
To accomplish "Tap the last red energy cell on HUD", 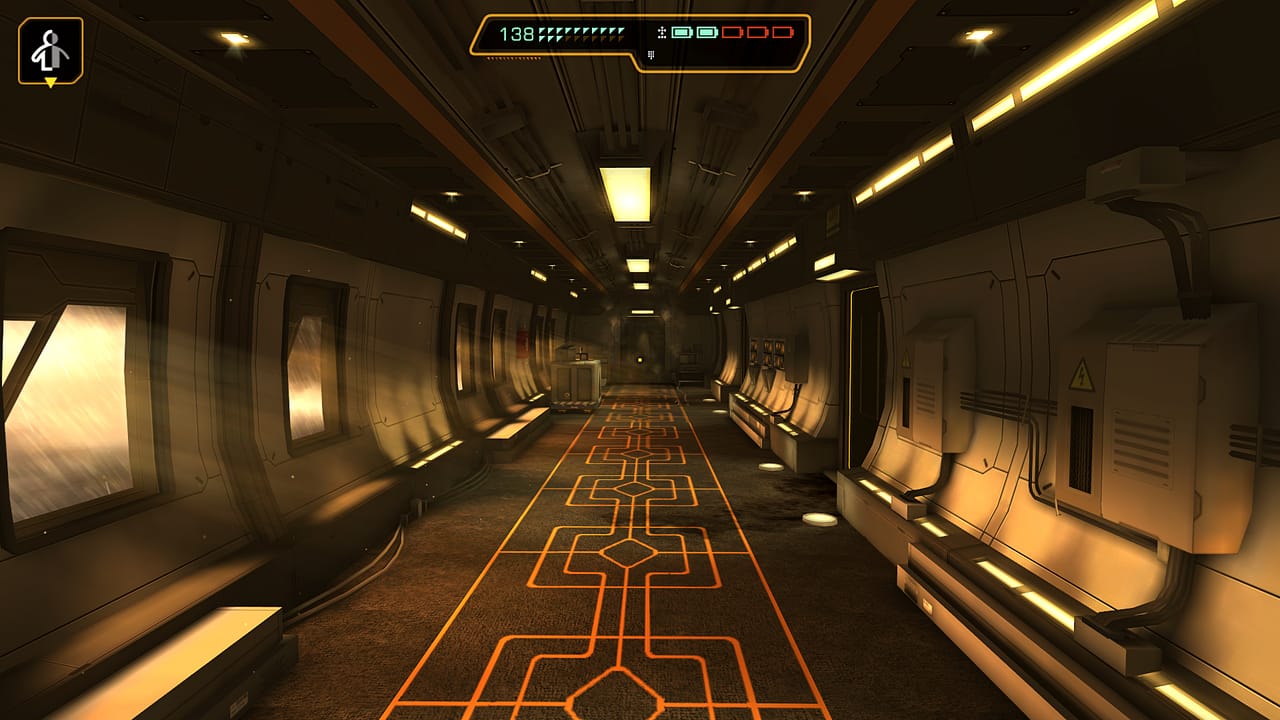I will coord(784,33).
